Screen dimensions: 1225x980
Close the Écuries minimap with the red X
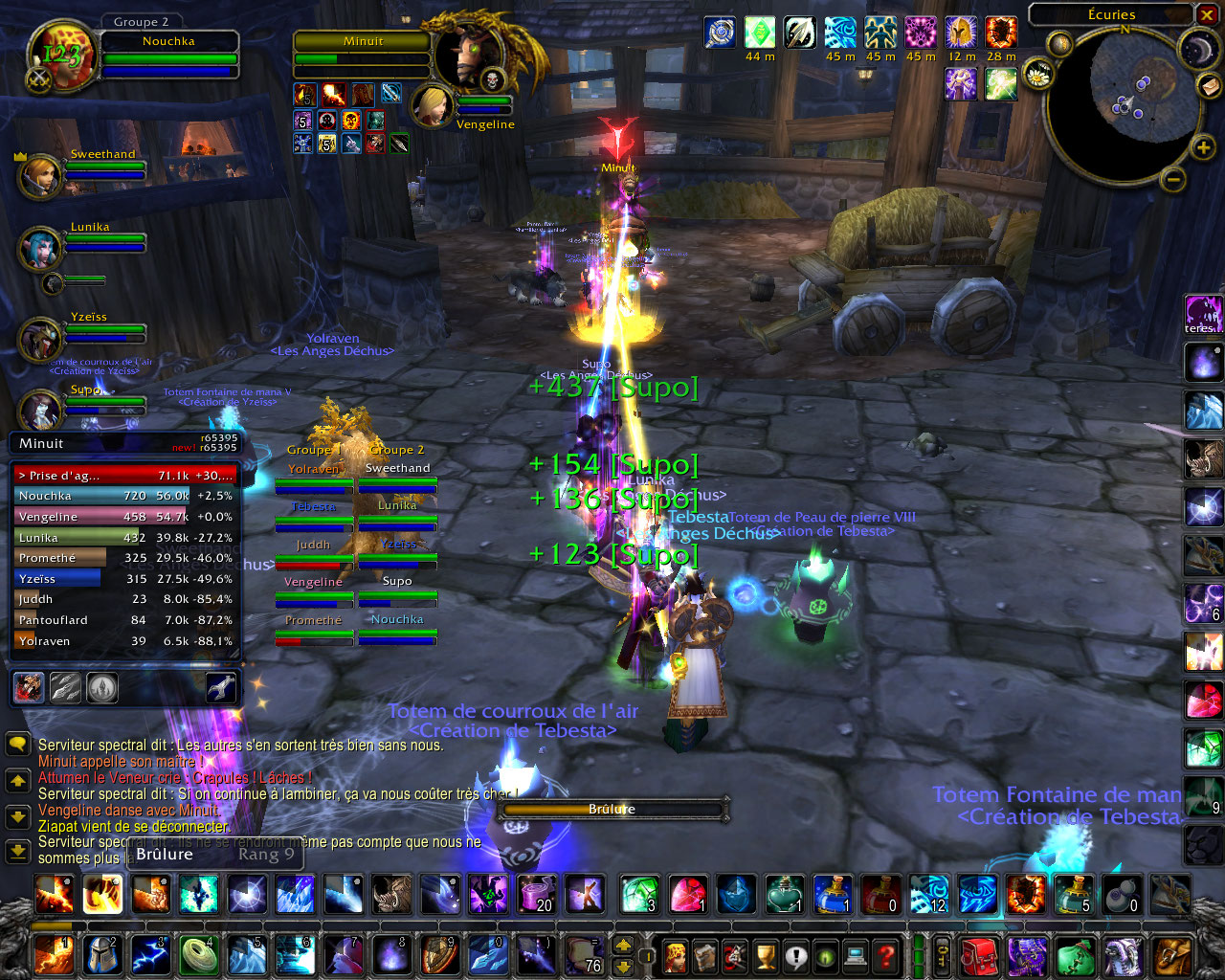pos(1206,14)
